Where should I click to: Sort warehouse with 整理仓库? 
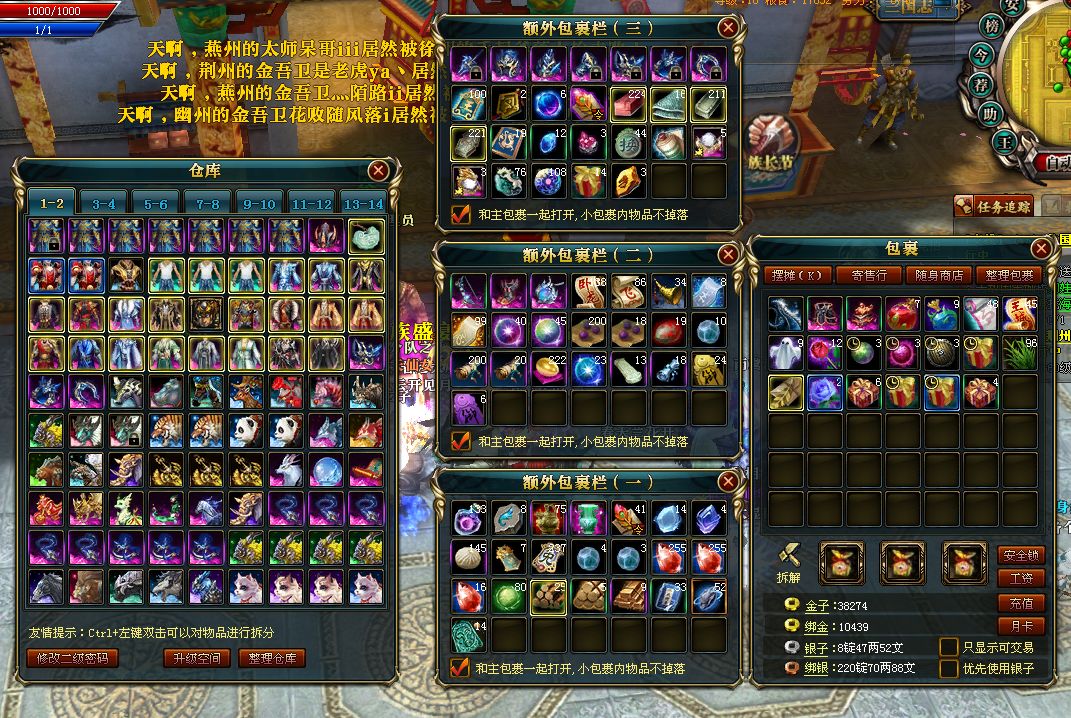tap(272, 658)
